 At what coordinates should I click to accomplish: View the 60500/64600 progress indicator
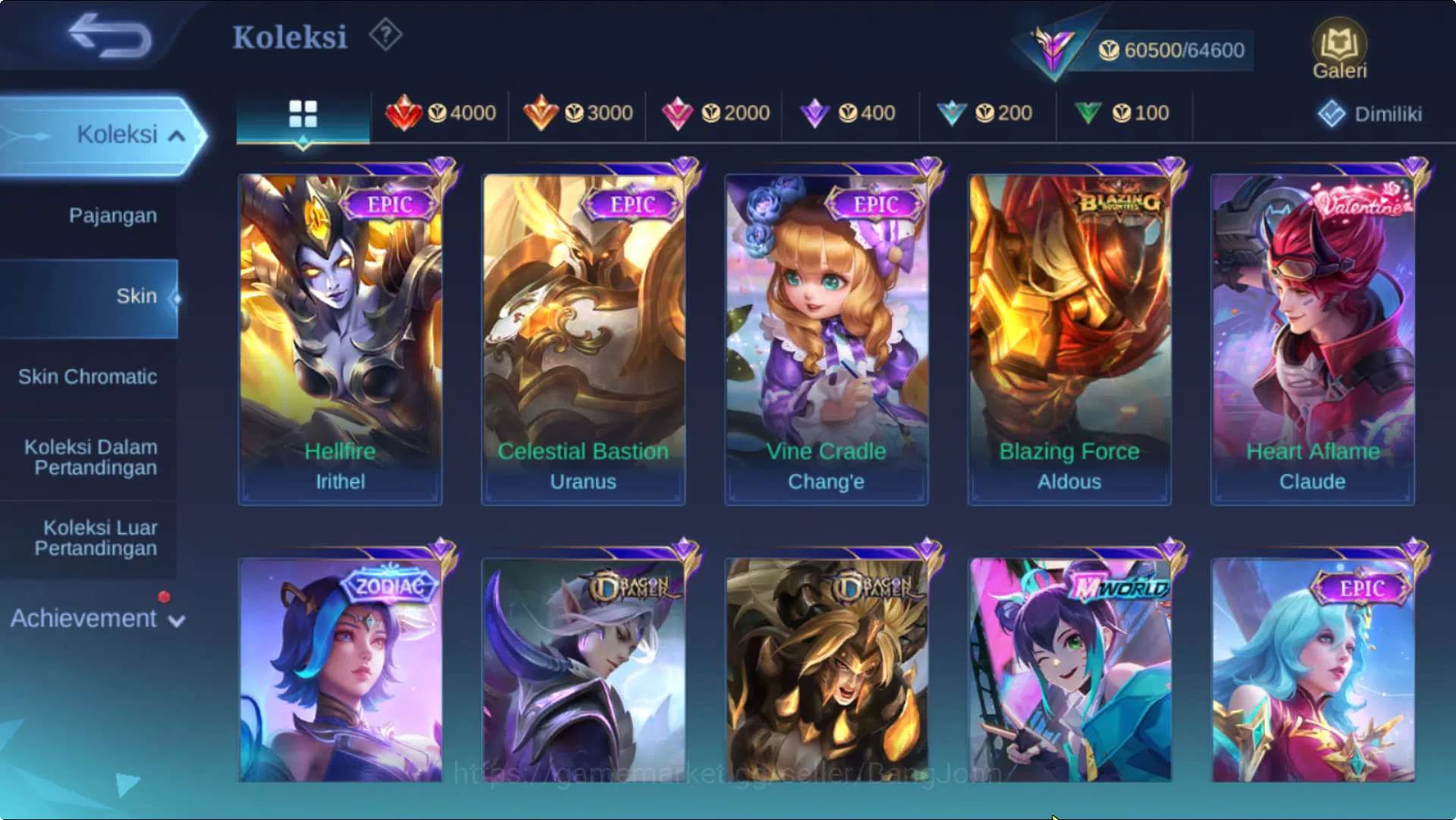coord(1171,50)
